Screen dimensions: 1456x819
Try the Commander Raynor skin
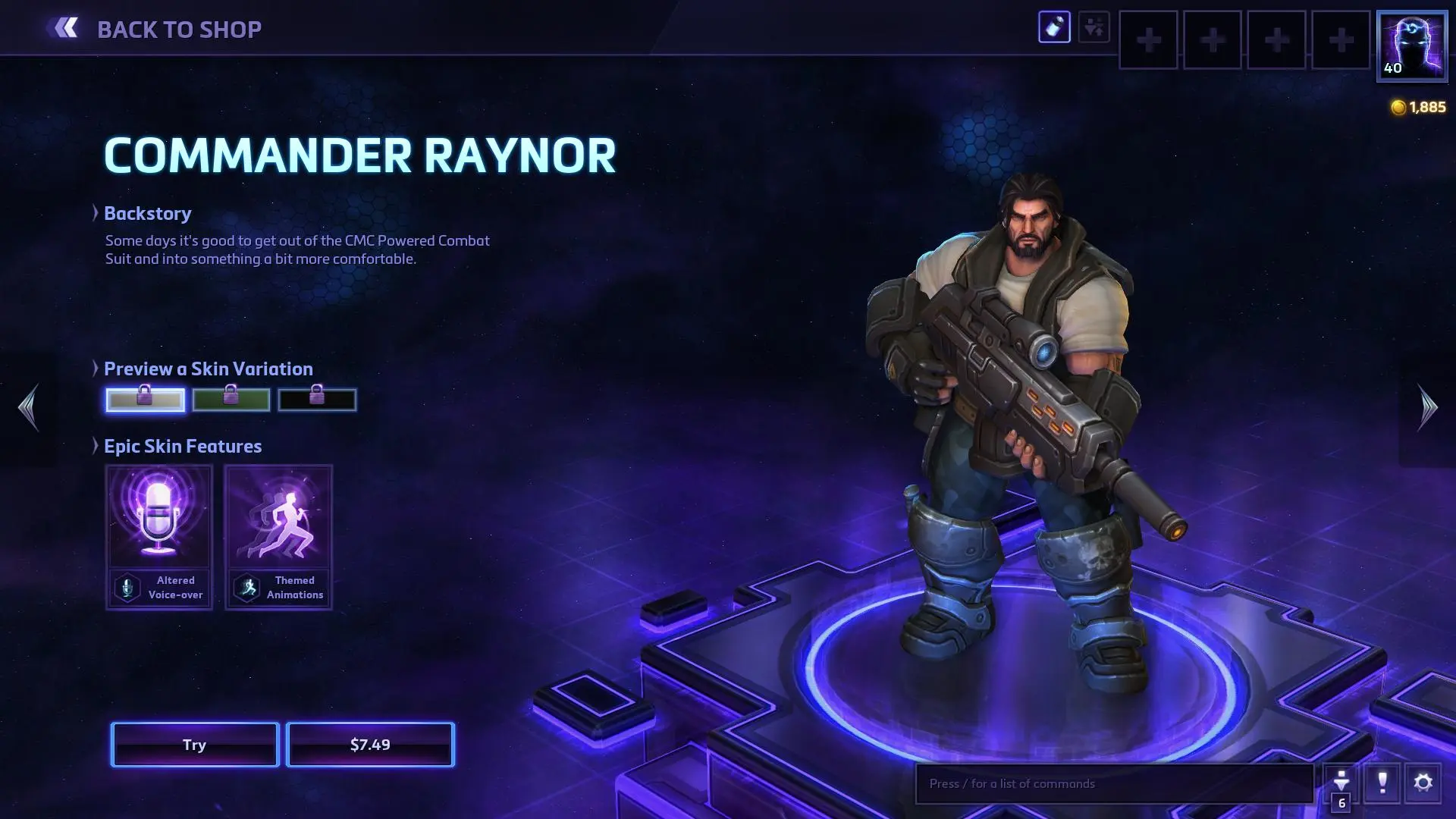(x=195, y=745)
